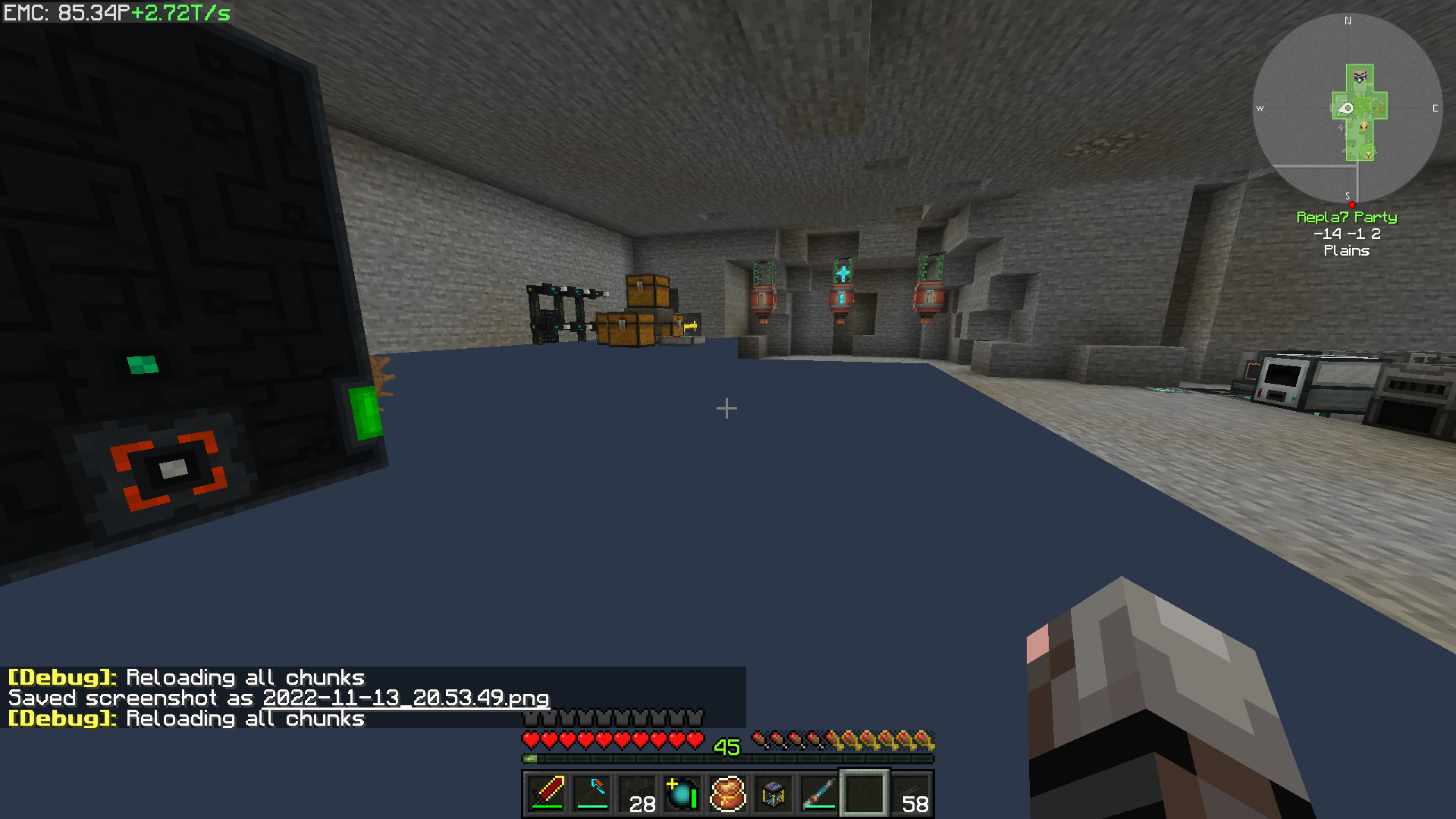
Task: Select the stack of 58 items in the last hotbar slot
Action: click(910, 795)
